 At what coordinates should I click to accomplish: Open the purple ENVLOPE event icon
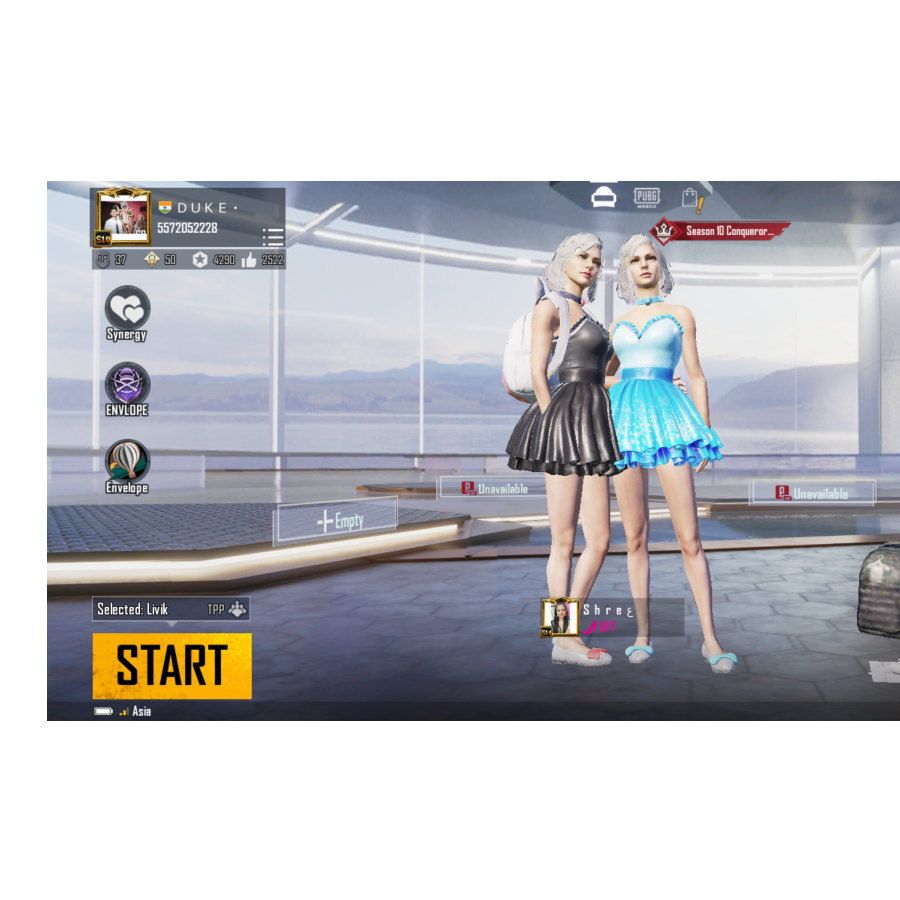(x=127, y=385)
